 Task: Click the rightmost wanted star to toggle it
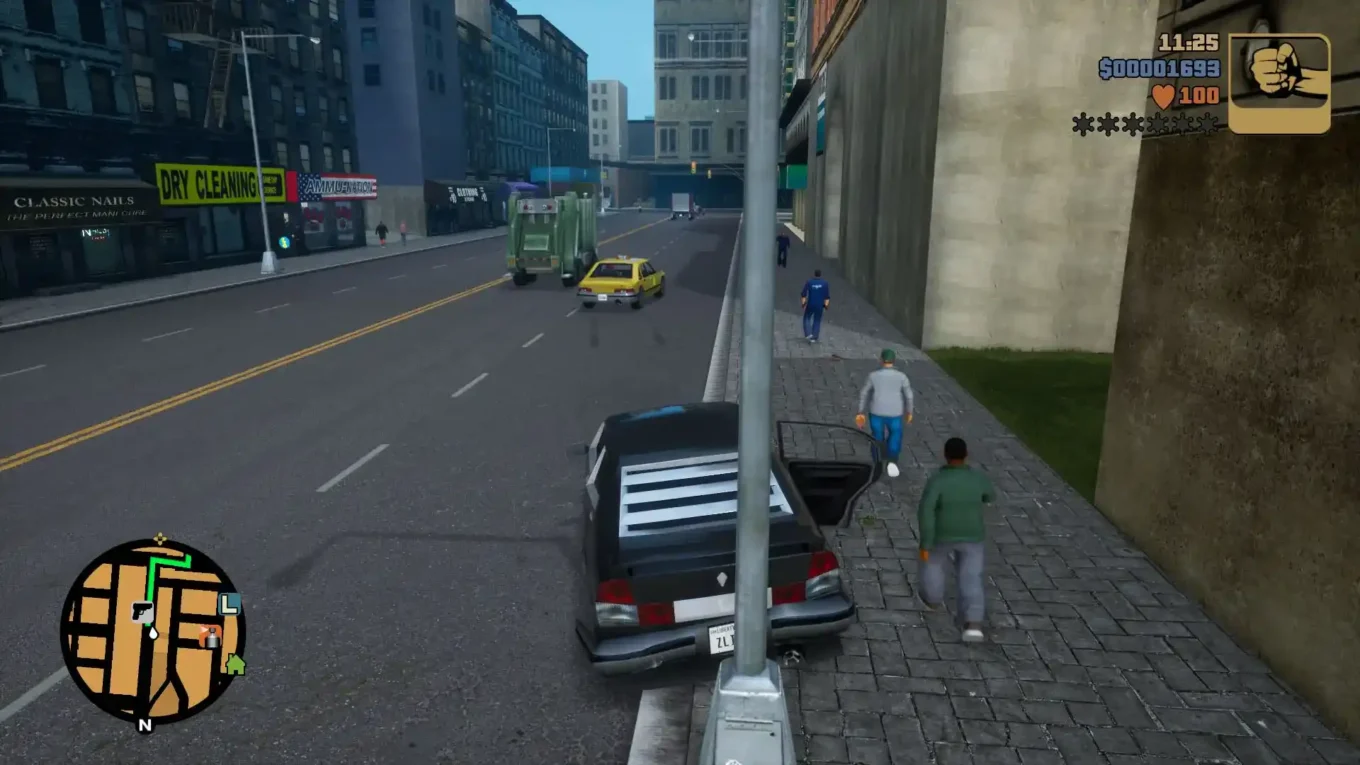click(1207, 122)
